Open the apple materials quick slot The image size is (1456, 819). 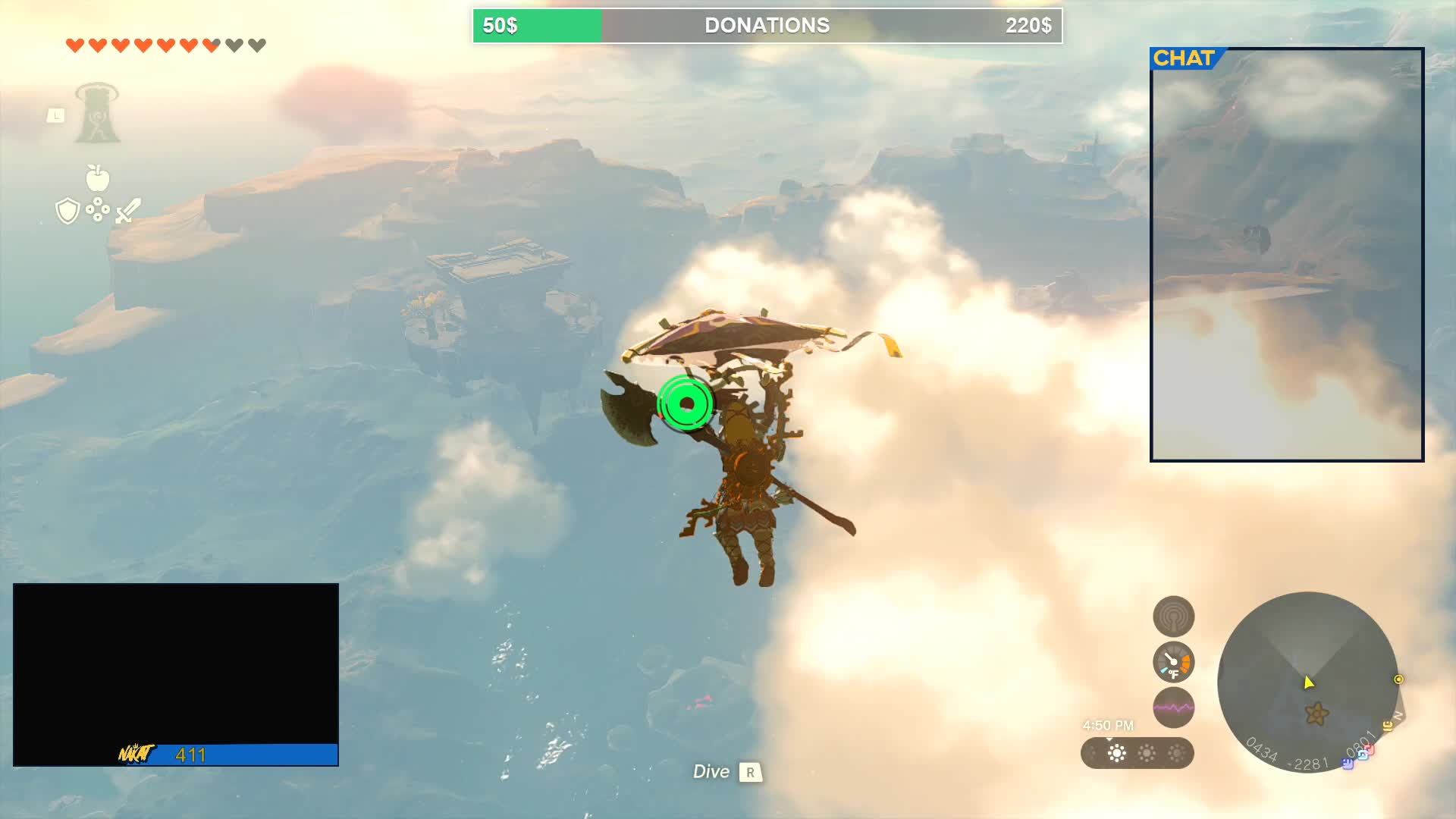point(97,178)
